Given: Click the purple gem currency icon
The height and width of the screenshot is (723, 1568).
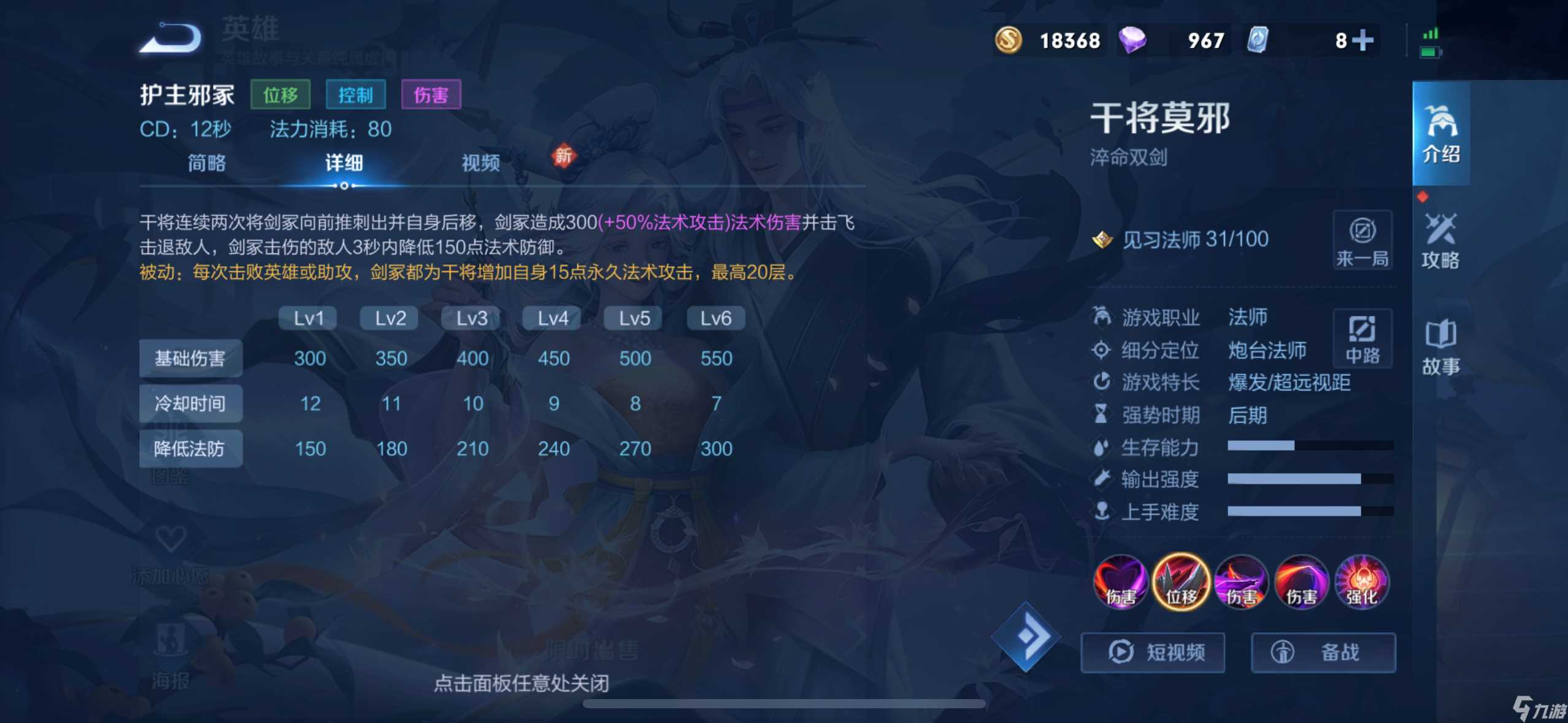Looking at the screenshot, I should point(1135,40).
